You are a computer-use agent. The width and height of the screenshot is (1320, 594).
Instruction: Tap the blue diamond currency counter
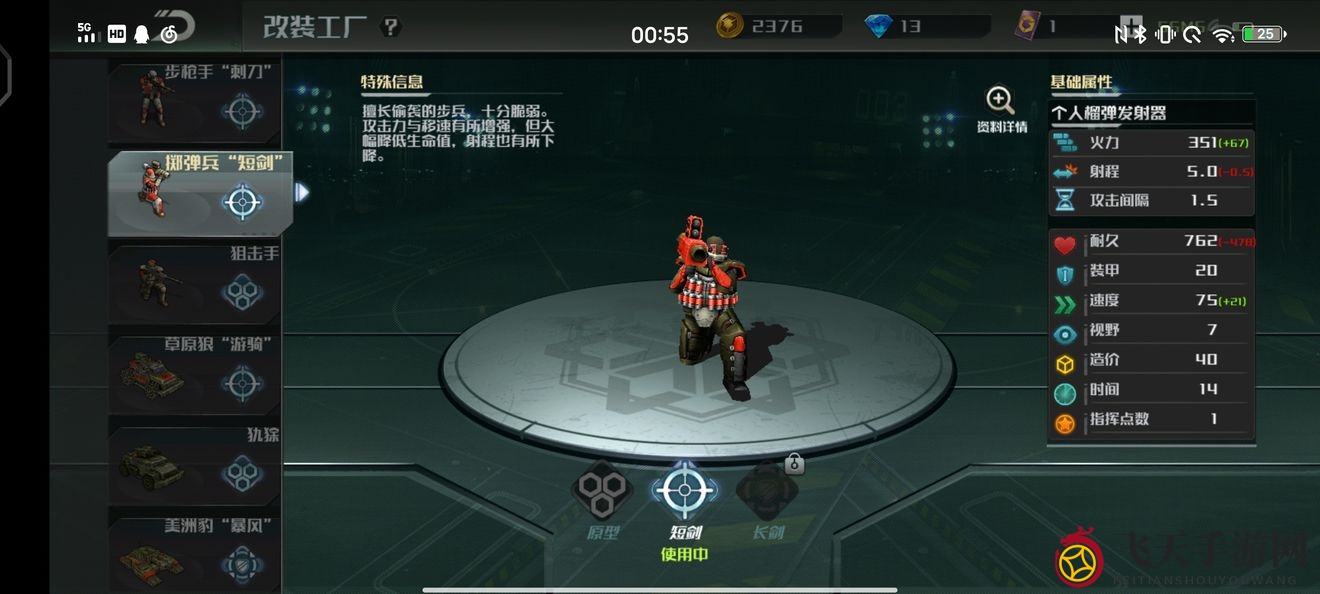click(894, 27)
